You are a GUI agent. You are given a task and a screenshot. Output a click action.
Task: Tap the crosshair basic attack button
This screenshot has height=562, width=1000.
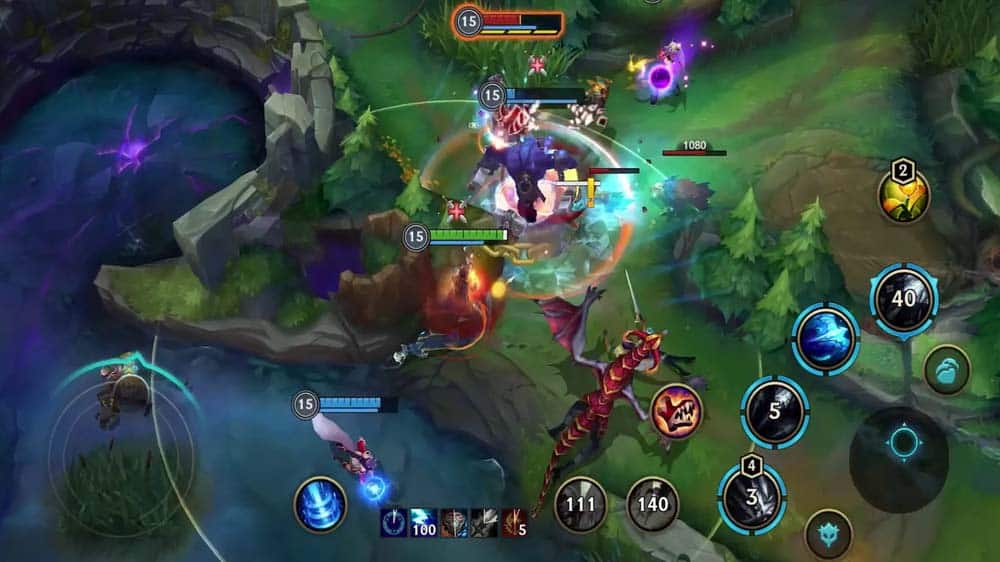[x=901, y=442]
